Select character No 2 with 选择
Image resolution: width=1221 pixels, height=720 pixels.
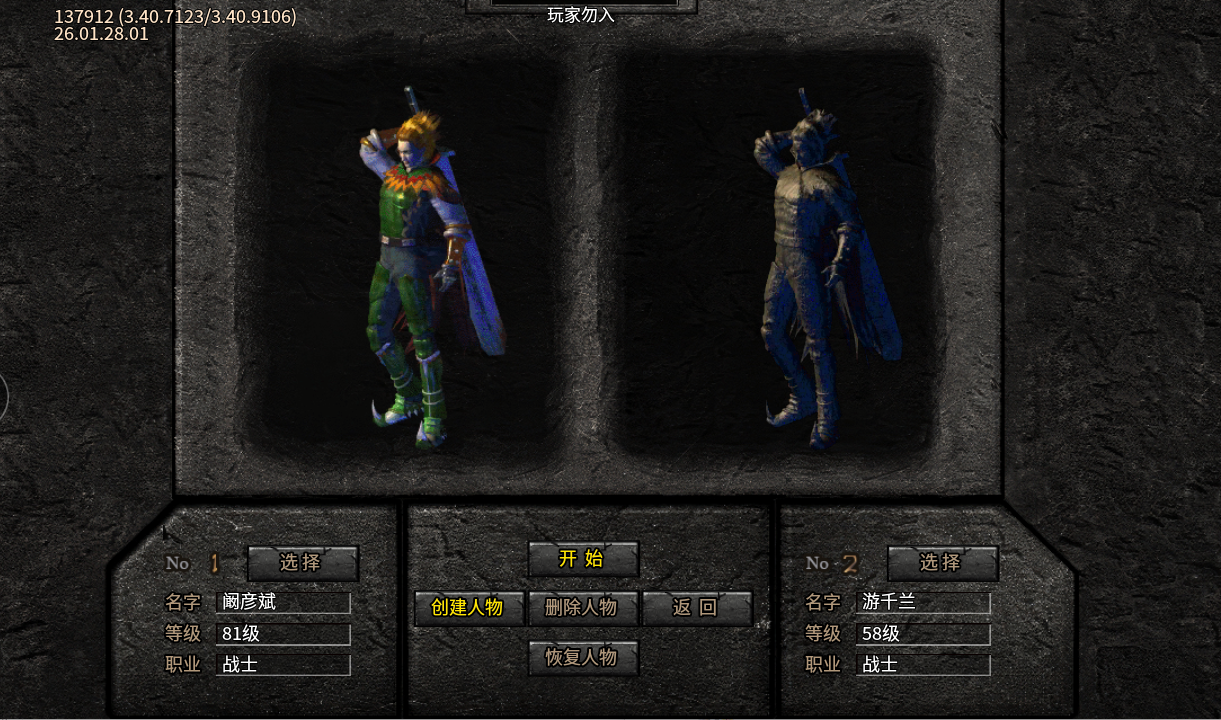point(941,562)
